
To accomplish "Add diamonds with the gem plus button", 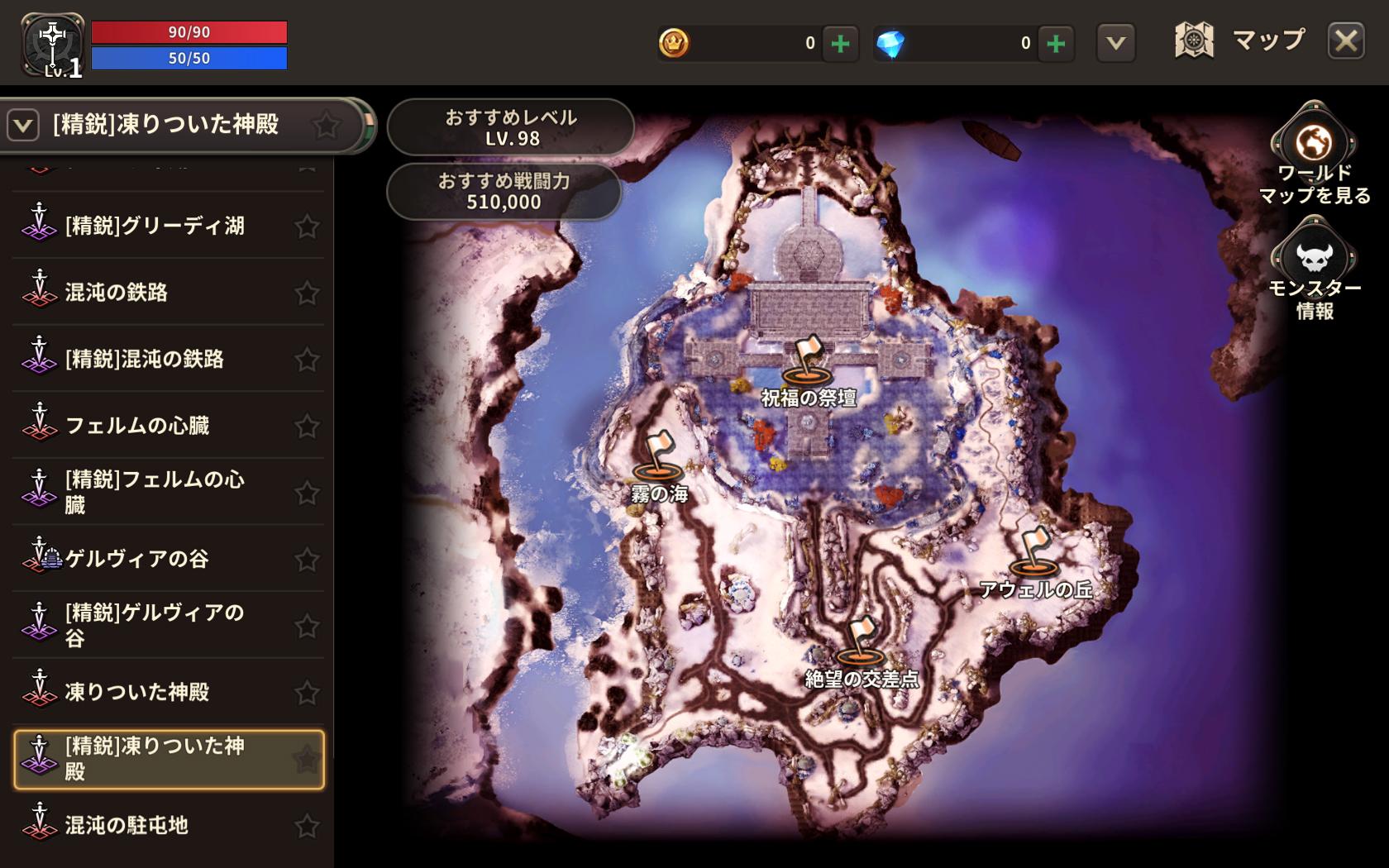I will (x=1056, y=43).
